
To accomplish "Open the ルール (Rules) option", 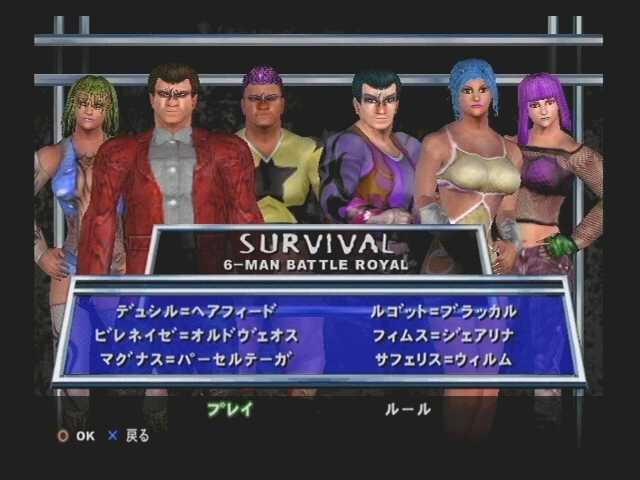I will coord(408,408).
